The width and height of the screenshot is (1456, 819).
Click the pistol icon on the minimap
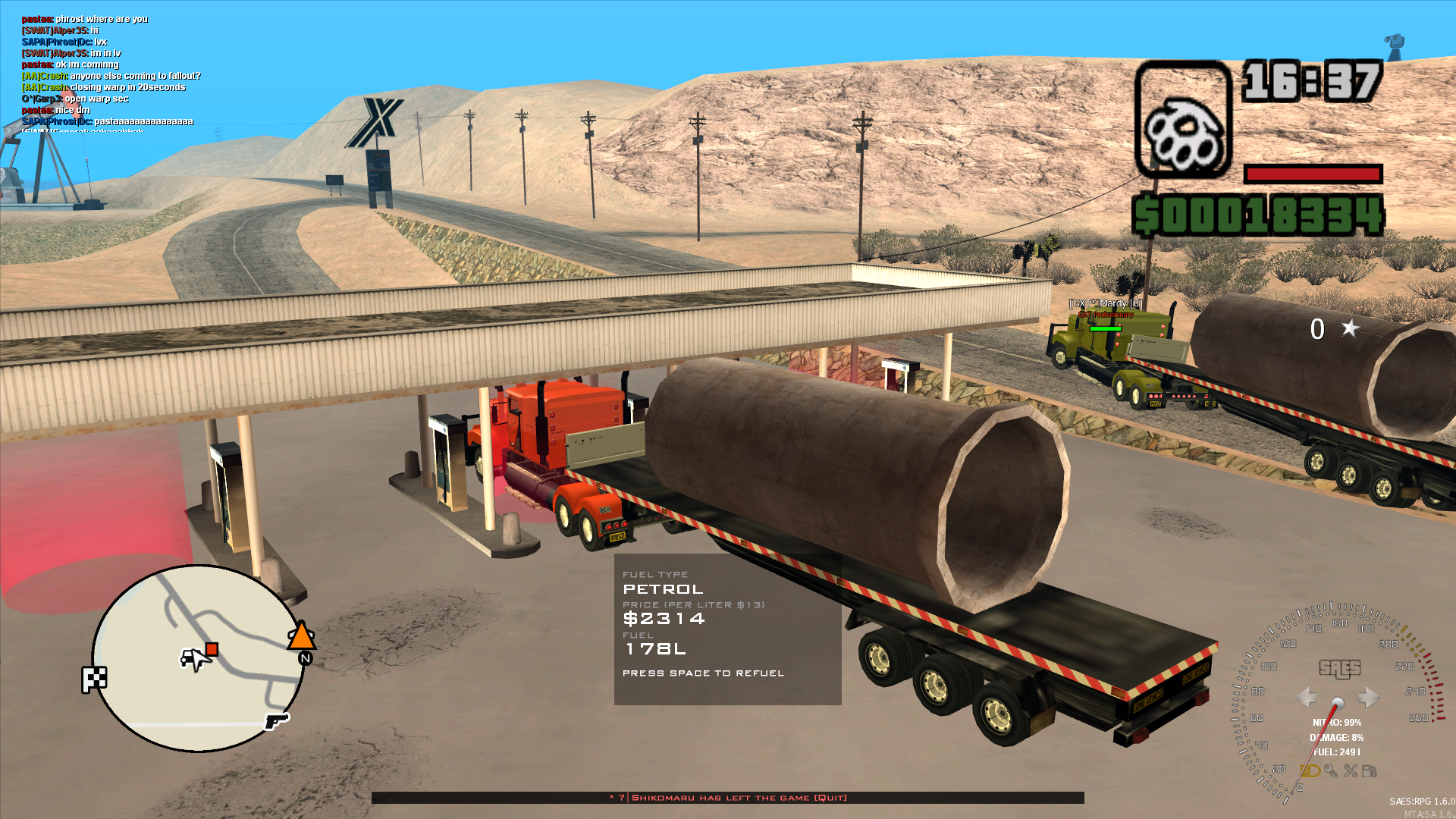point(277,722)
